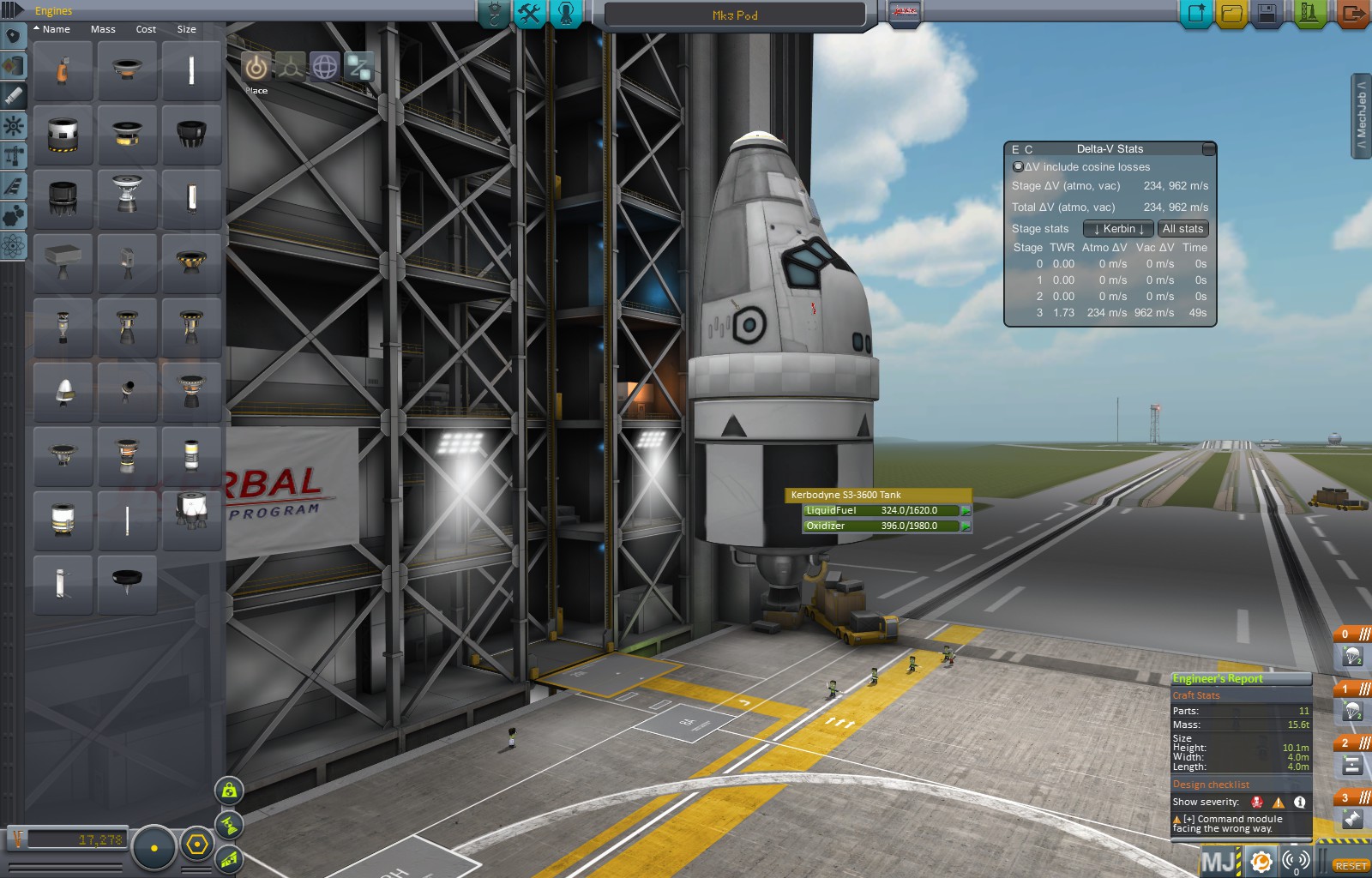Start a new craft
The height and width of the screenshot is (878, 1372).
[x=1195, y=14]
